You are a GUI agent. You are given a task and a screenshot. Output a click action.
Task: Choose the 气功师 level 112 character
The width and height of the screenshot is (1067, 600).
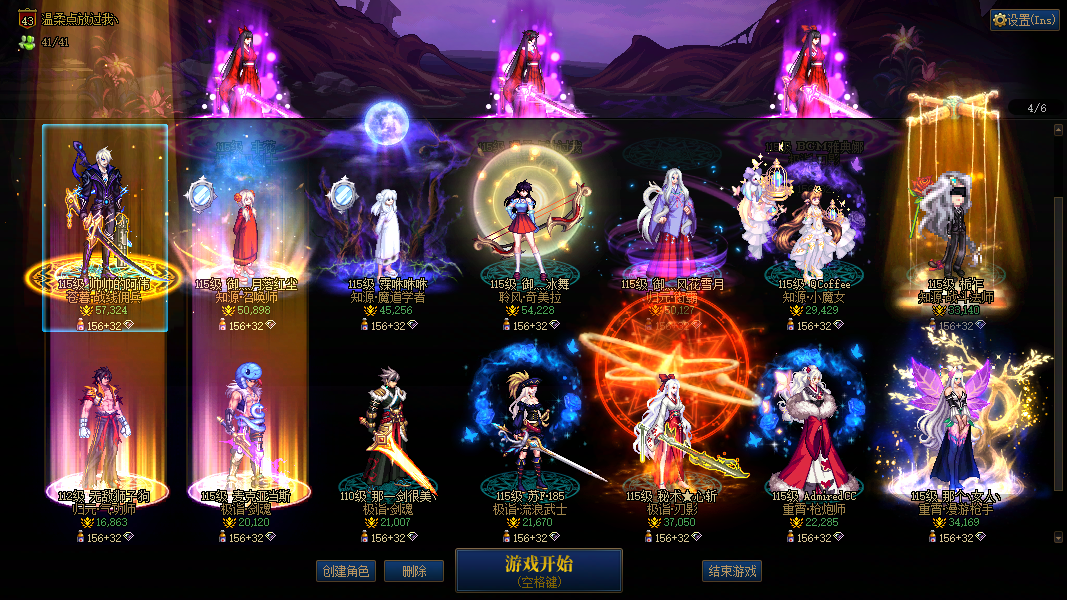click(x=97, y=440)
